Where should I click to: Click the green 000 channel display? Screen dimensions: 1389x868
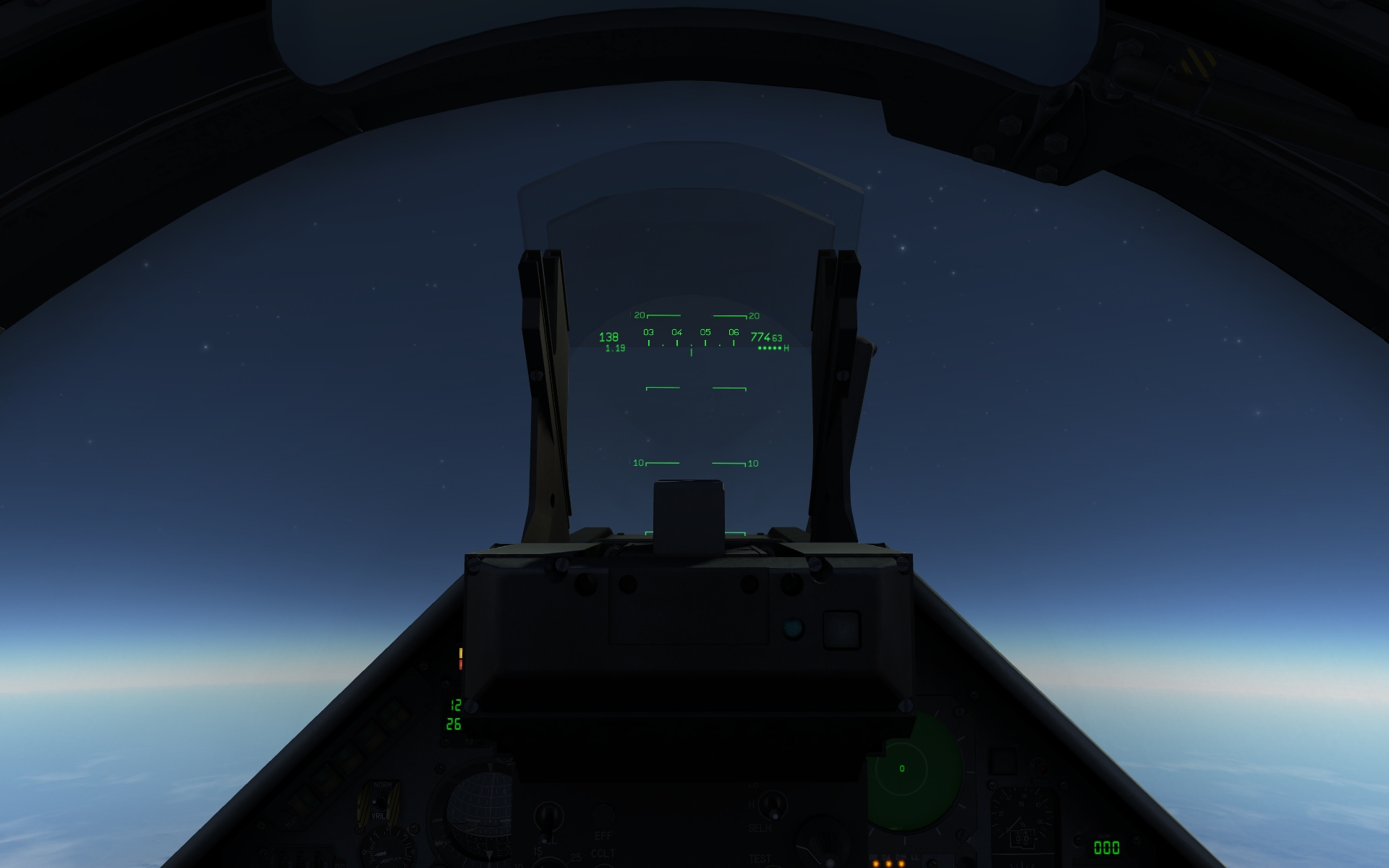pyautogui.click(x=1108, y=846)
